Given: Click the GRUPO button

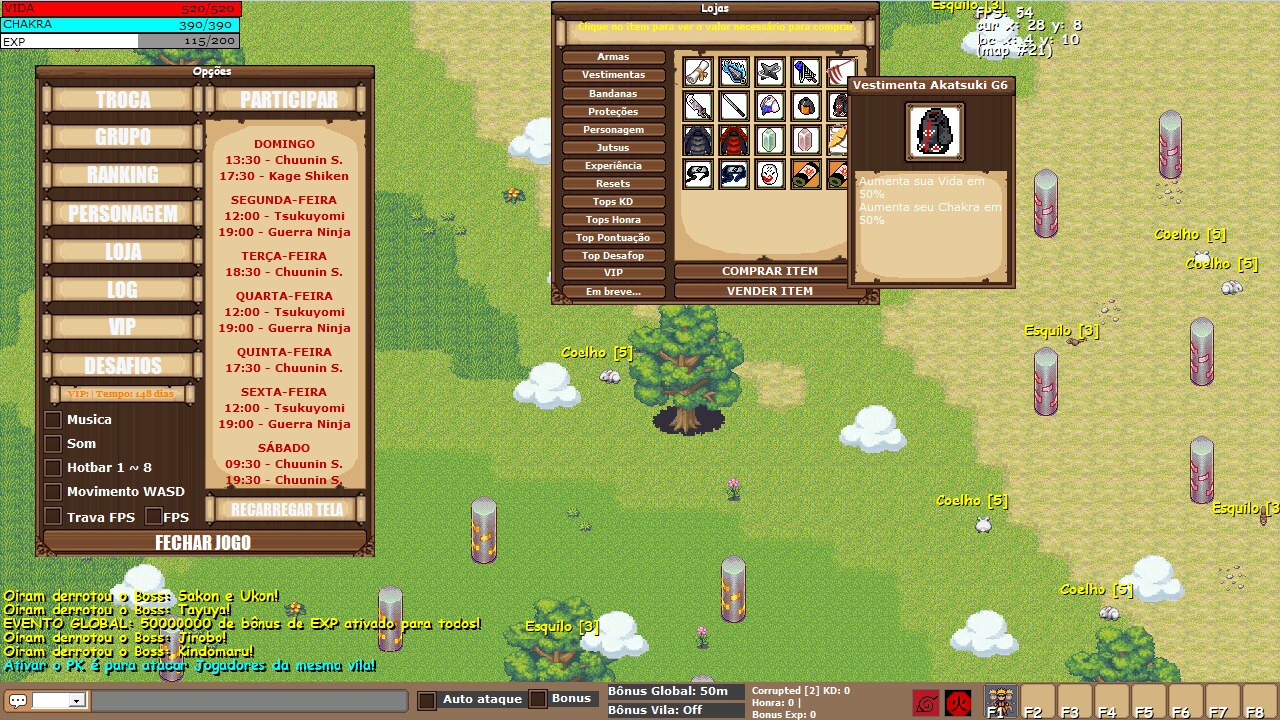Looking at the screenshot, I should tap(123, 137).
